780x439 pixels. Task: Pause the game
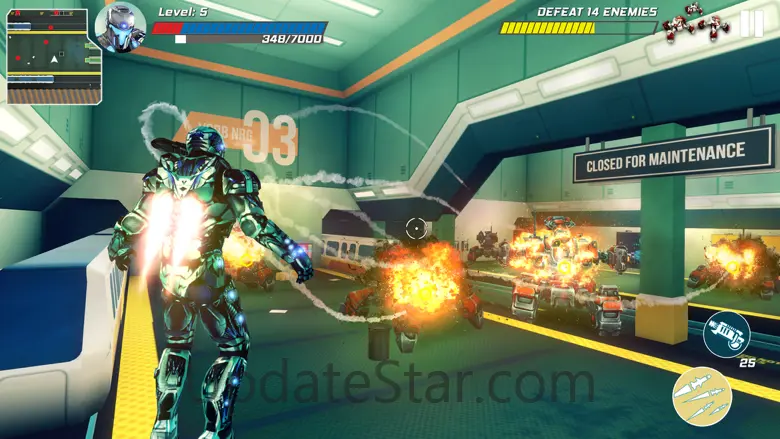(x=751, y=24)
